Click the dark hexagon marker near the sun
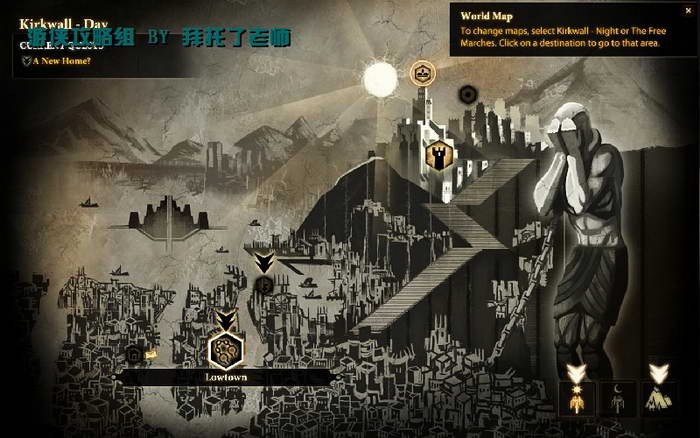 [466, 95]
